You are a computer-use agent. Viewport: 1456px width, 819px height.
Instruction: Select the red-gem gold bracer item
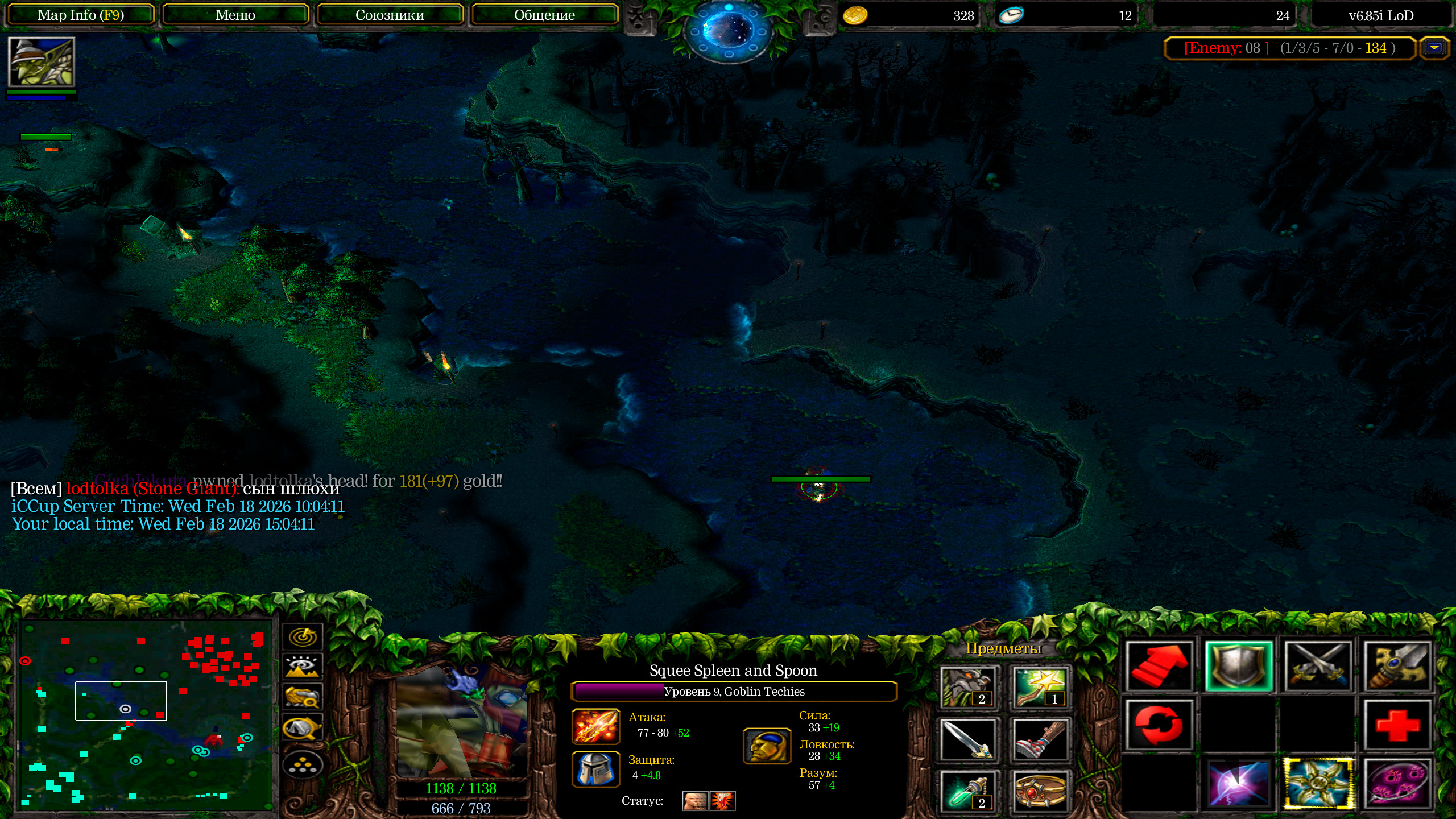click(x=1040, y=791)
